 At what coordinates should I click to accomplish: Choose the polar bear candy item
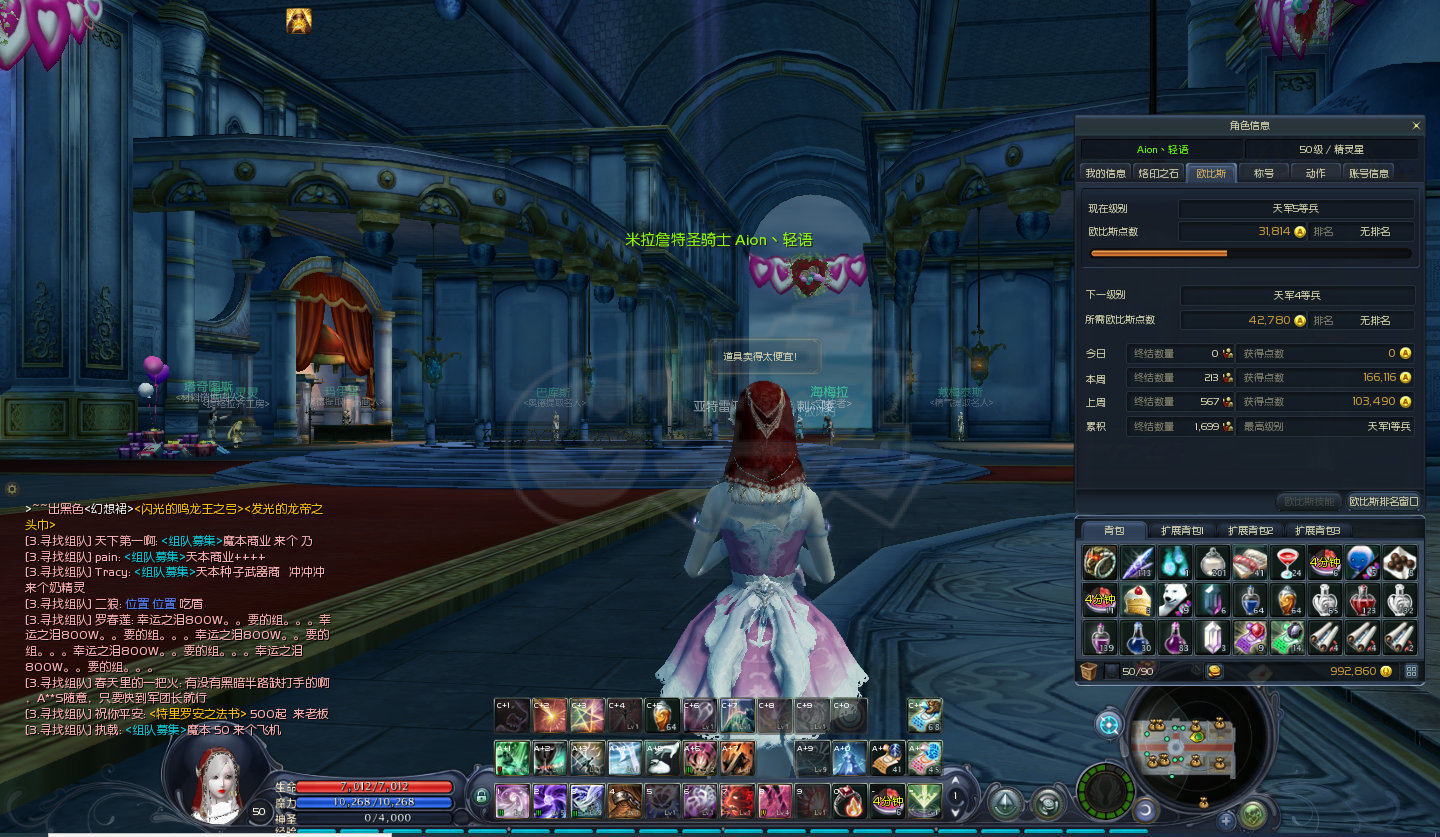pyautogui.click(x=1176, y=600)
